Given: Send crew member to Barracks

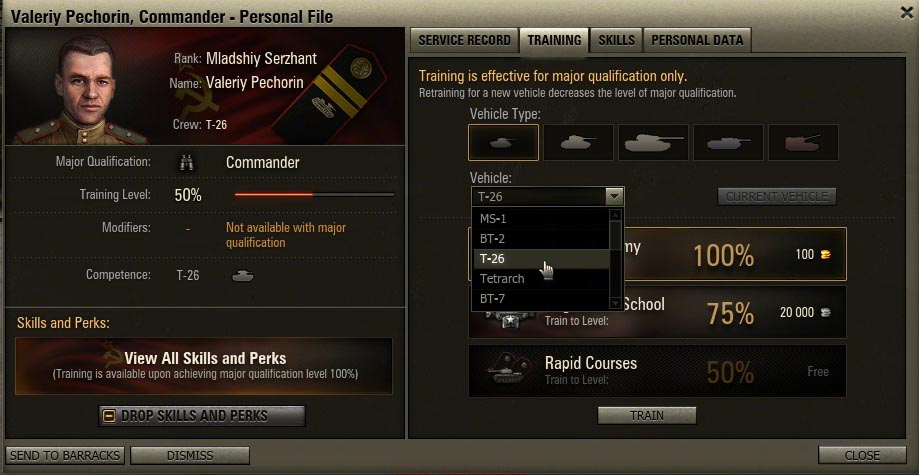Looking at the screenshot, I should (x=66, y=456).
